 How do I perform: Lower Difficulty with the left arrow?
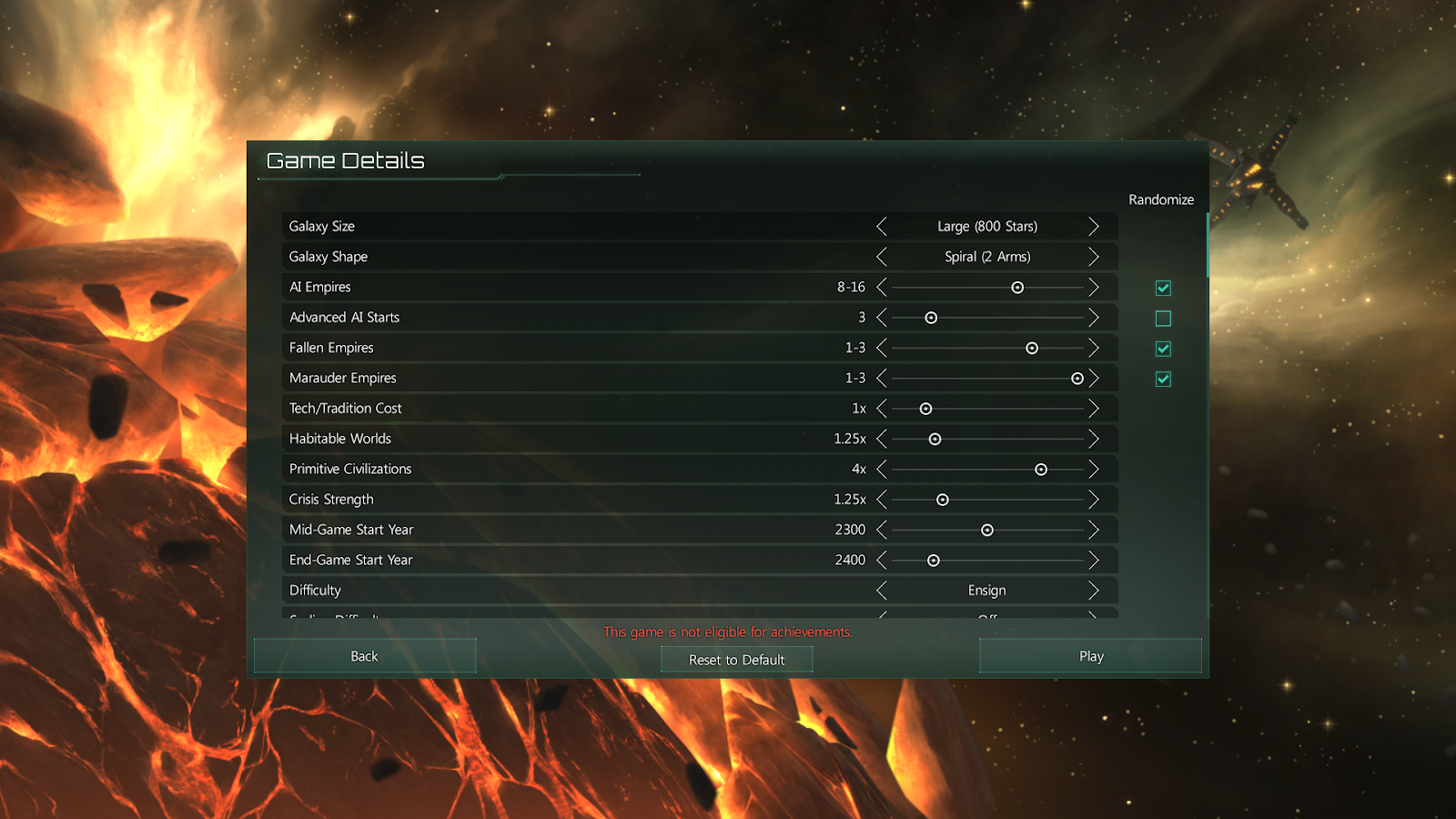click(881, 591)
